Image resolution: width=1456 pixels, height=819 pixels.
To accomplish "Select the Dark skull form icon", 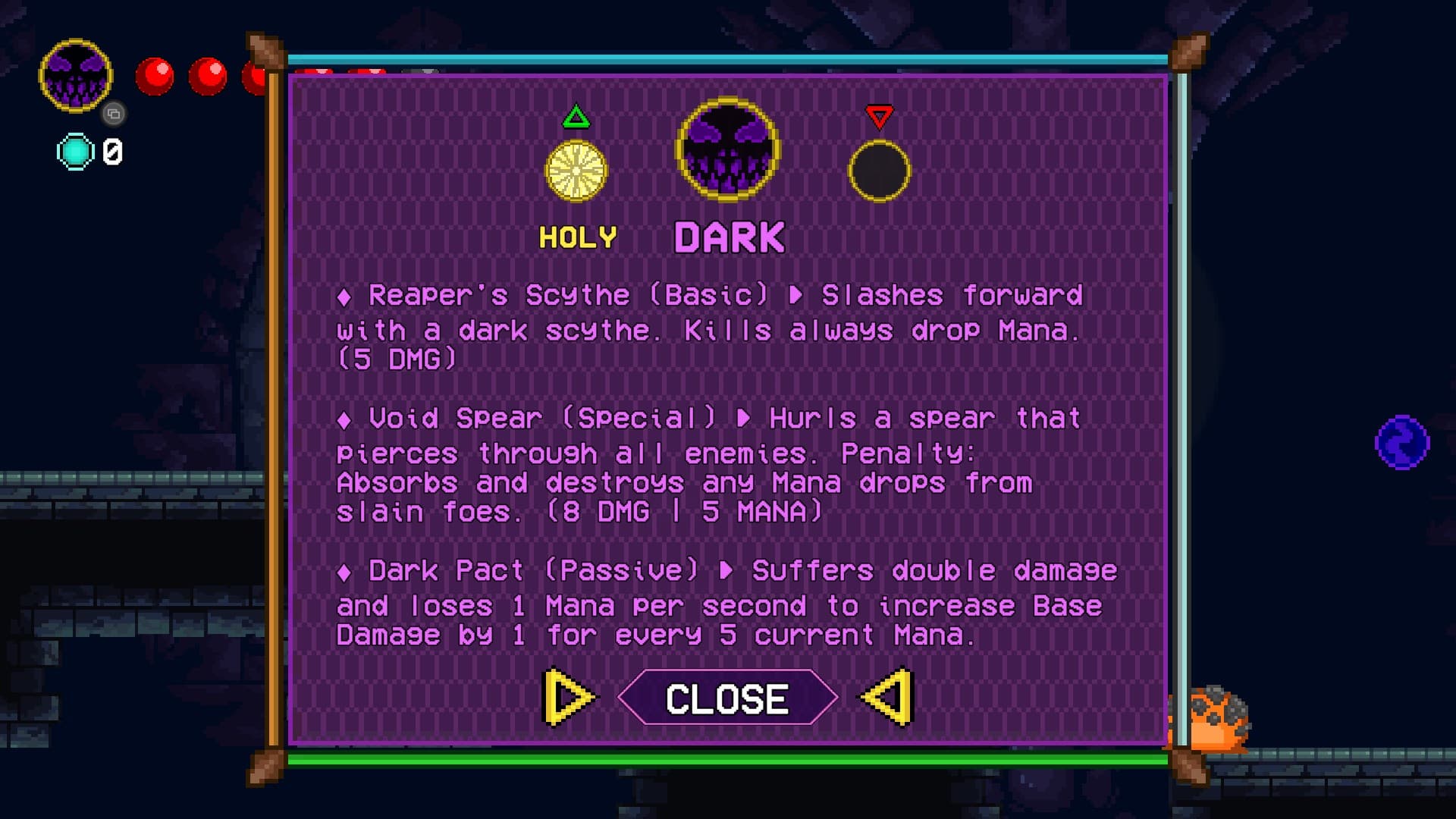I will pyautogui.click(x=726, y=152).
